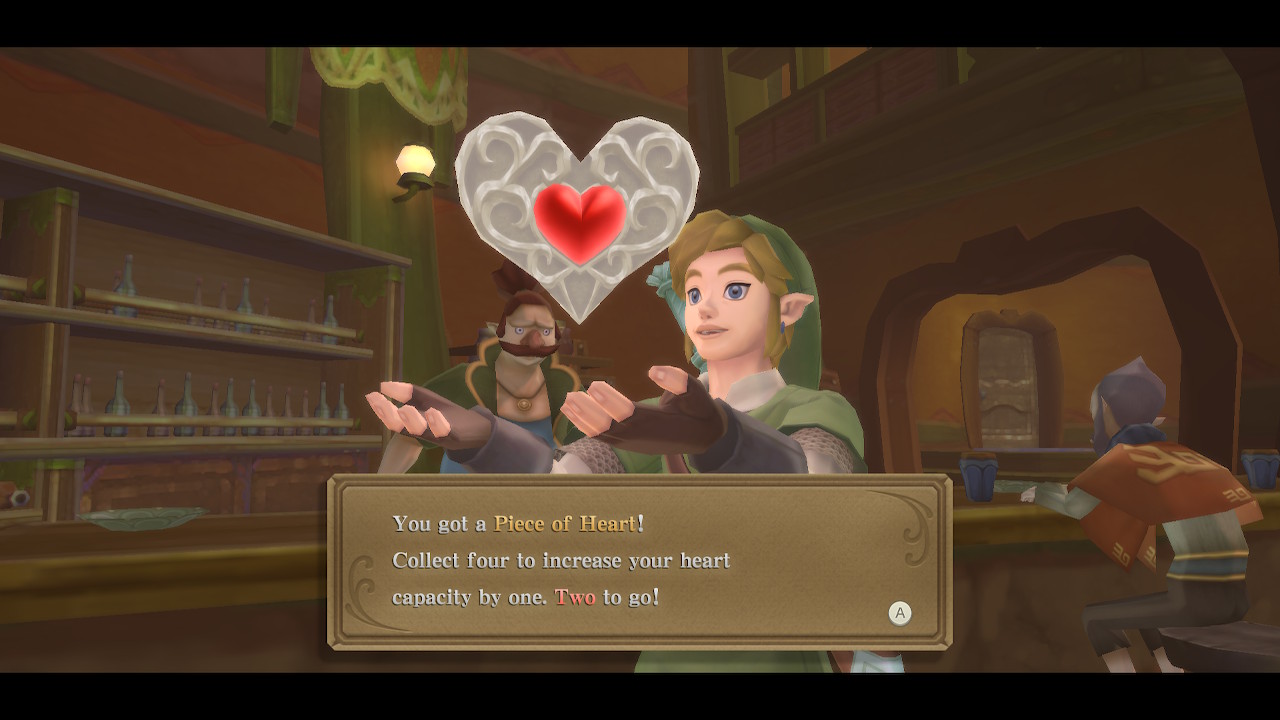Advance the Piece of Heart message box
The height and width of the screenshot is (720, 1280).
pos(900,614)
